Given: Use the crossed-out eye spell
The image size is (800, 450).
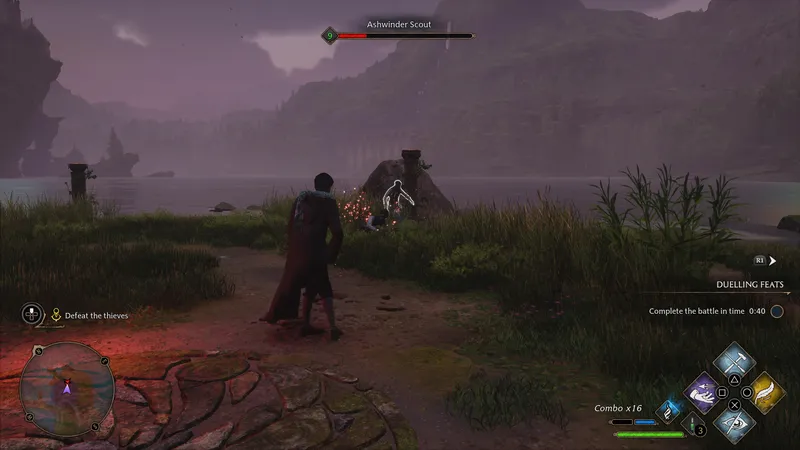Looking at the screenshot, I should click(735, 421).
